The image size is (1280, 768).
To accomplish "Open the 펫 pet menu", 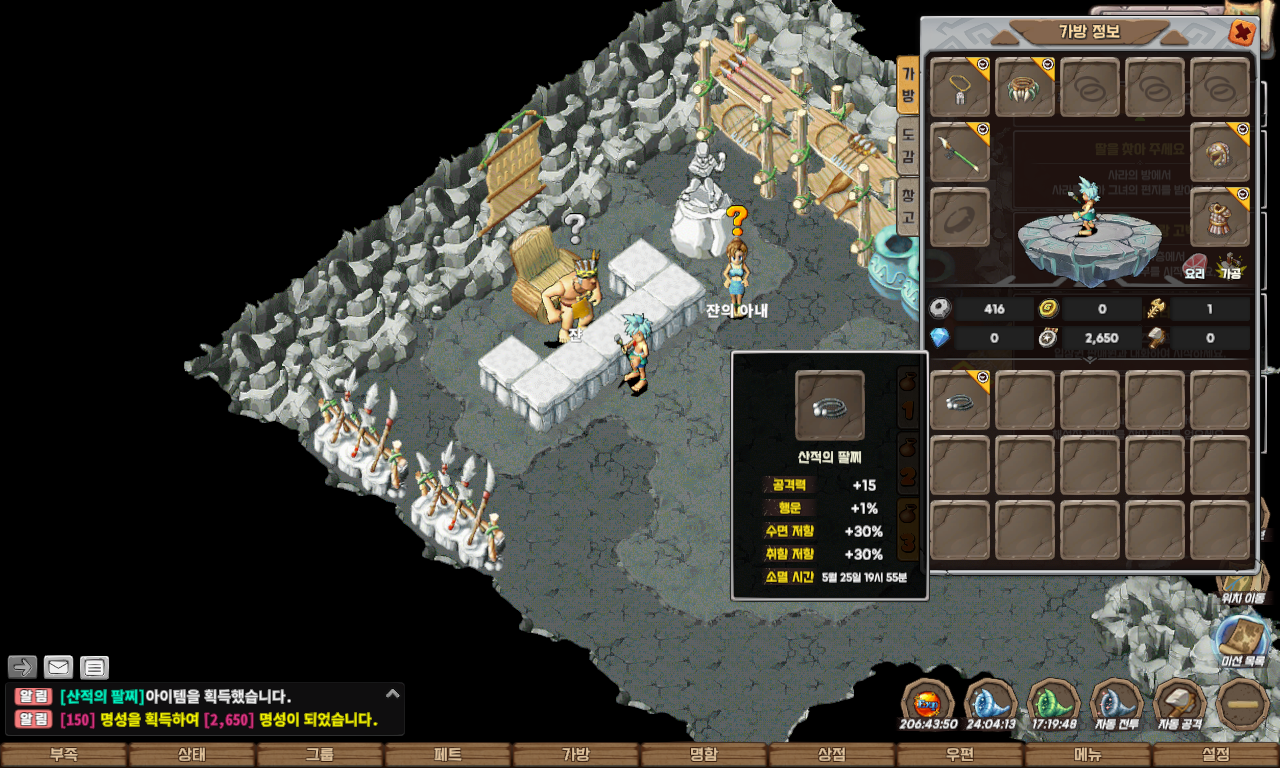I will 447,755.
